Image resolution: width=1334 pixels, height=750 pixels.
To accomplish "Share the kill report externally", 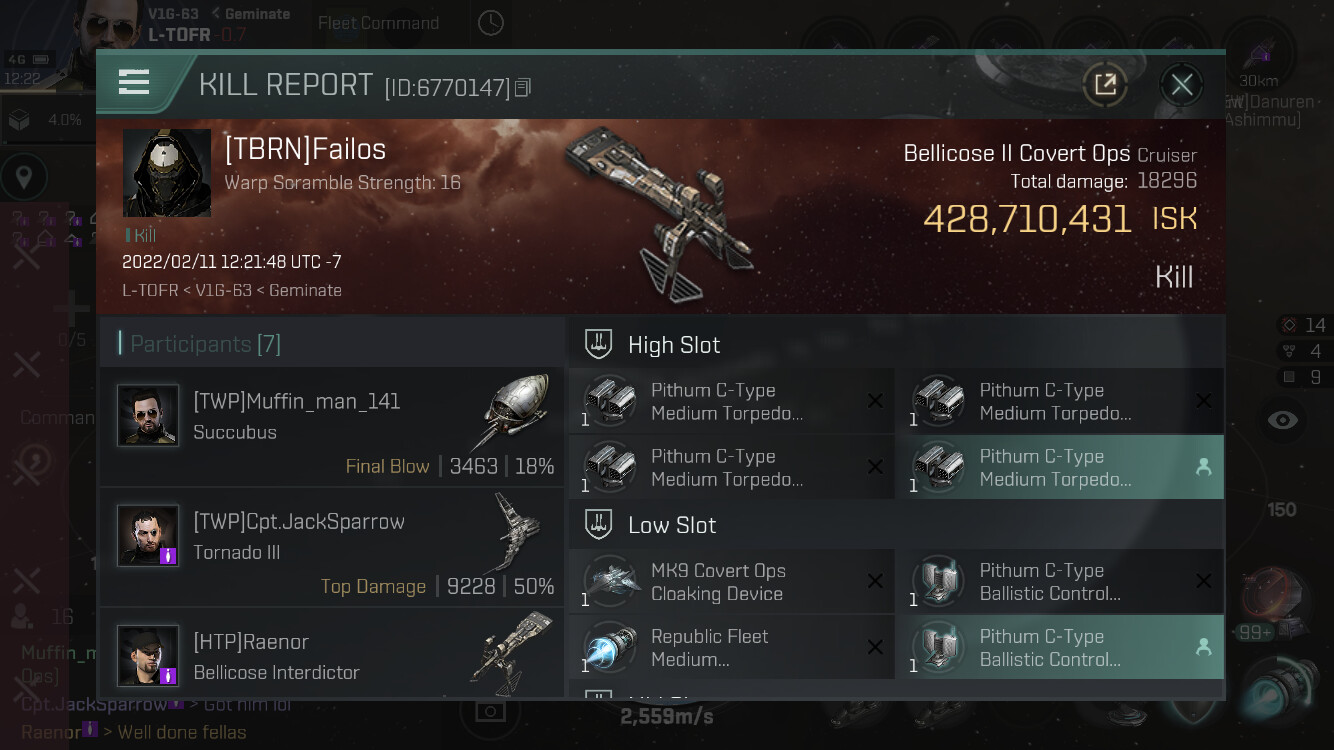I will [1105, 85].
